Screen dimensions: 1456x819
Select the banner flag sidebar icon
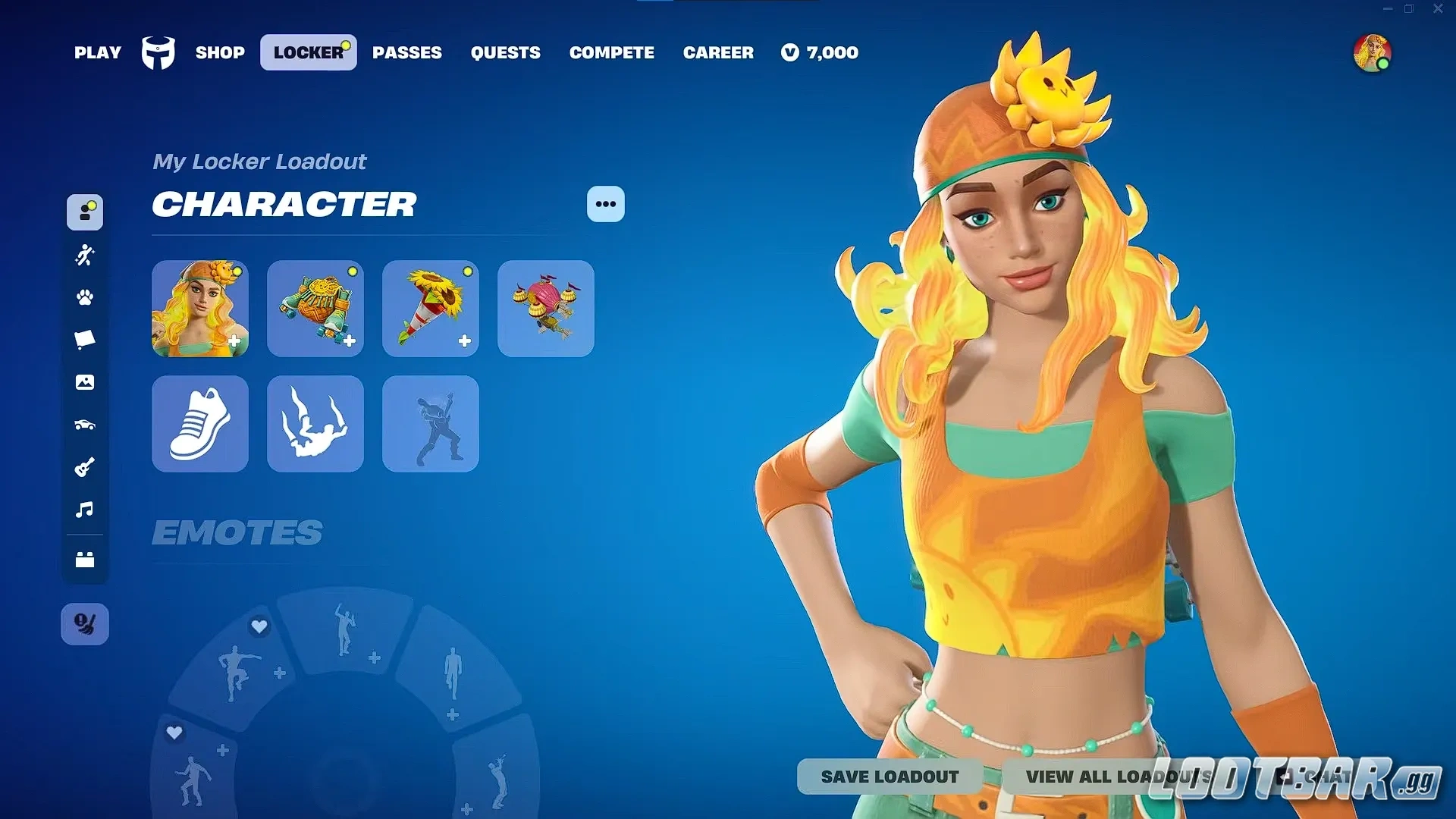[x=85, y=340]
